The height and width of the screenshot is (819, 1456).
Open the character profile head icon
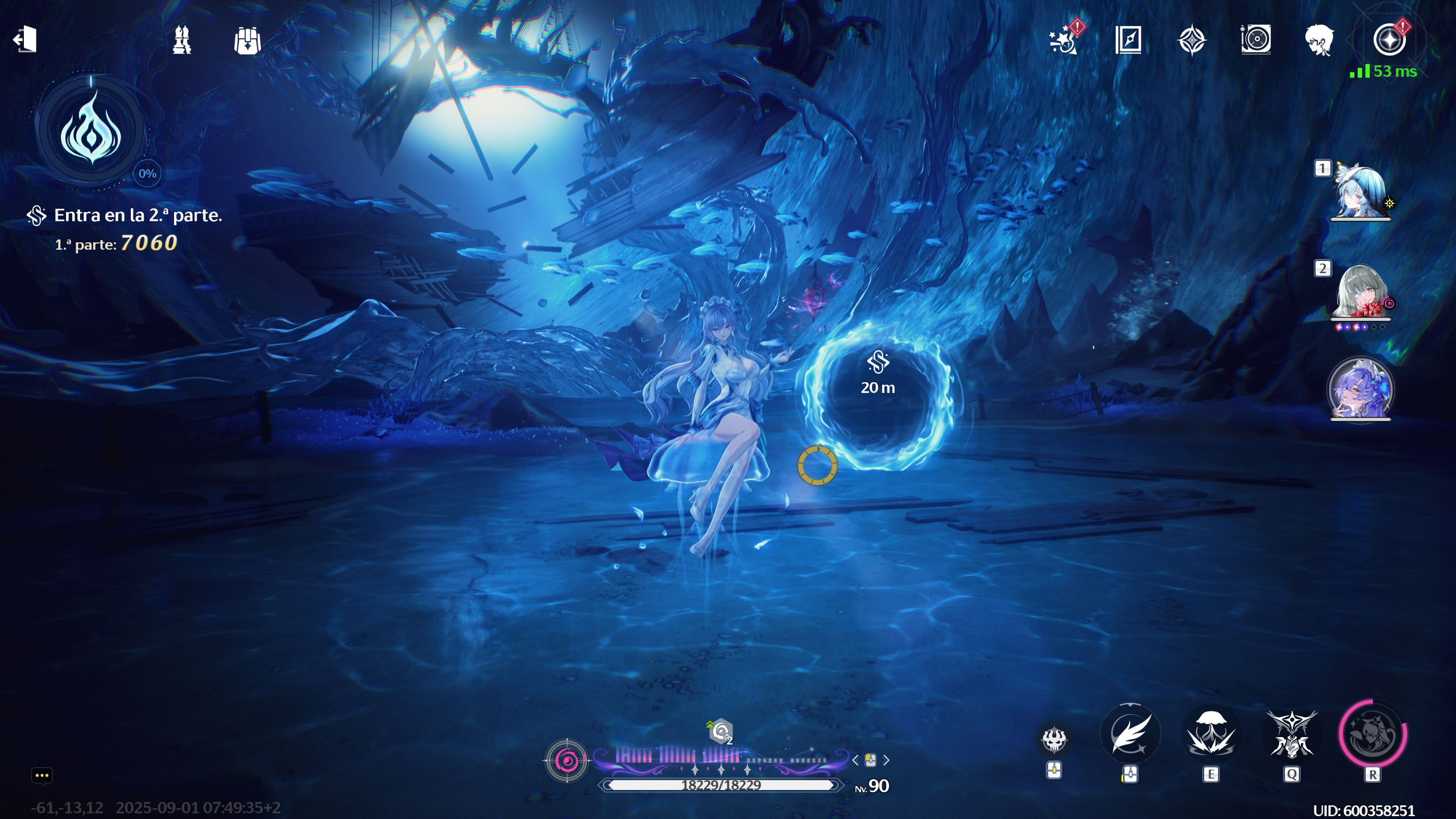click(x=1319, y=40)
